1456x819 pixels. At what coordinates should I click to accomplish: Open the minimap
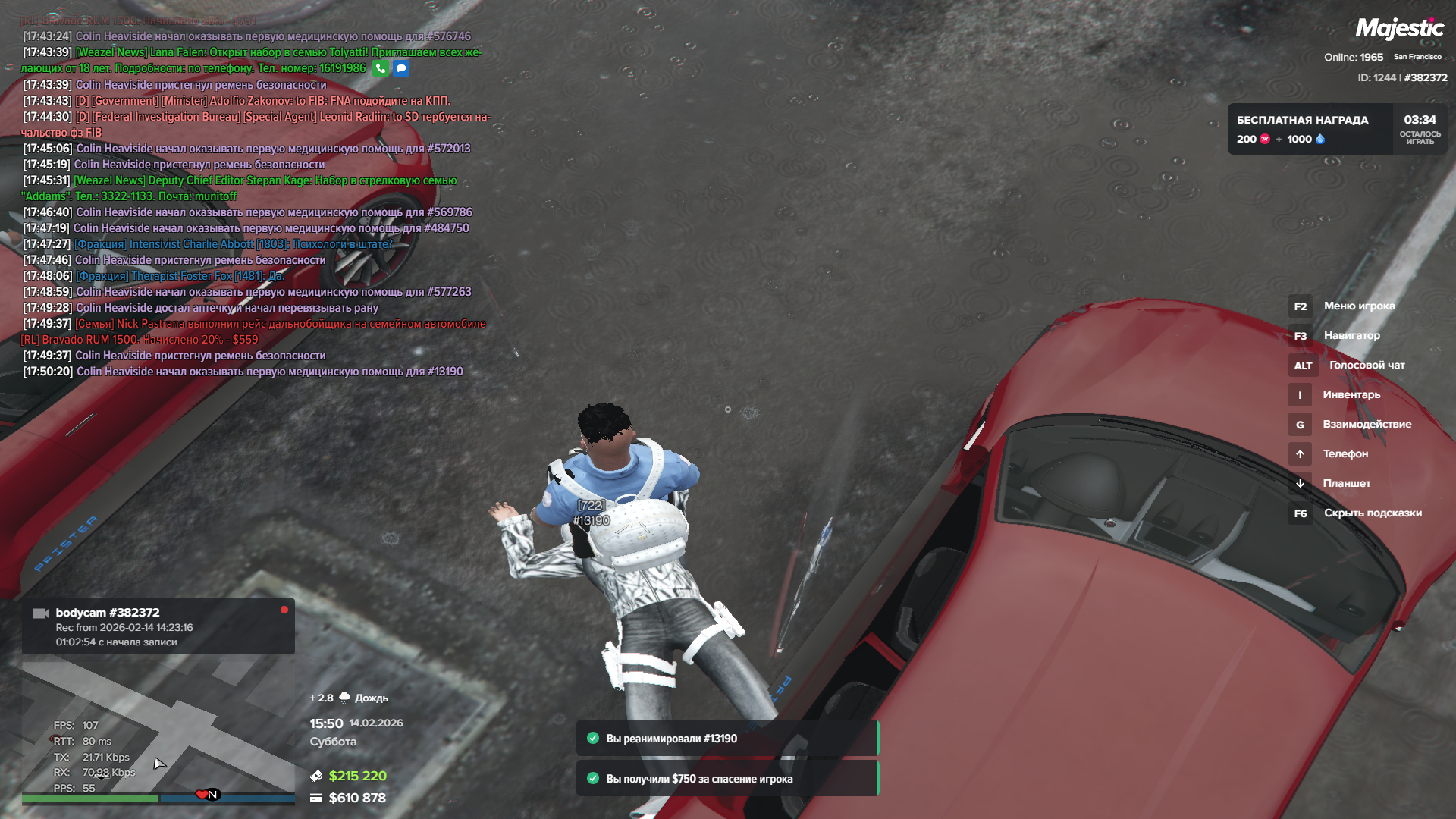(x=158, y=728)
